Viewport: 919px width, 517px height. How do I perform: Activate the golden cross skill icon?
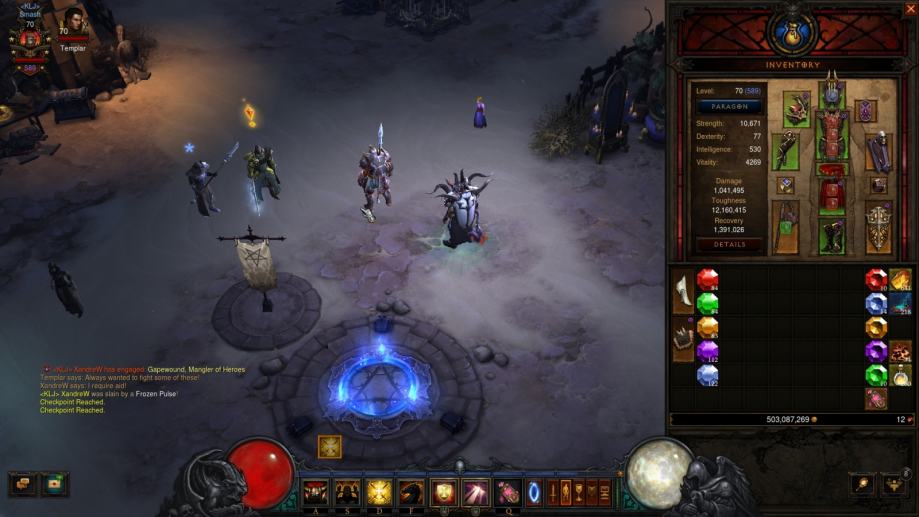point(378,491)
